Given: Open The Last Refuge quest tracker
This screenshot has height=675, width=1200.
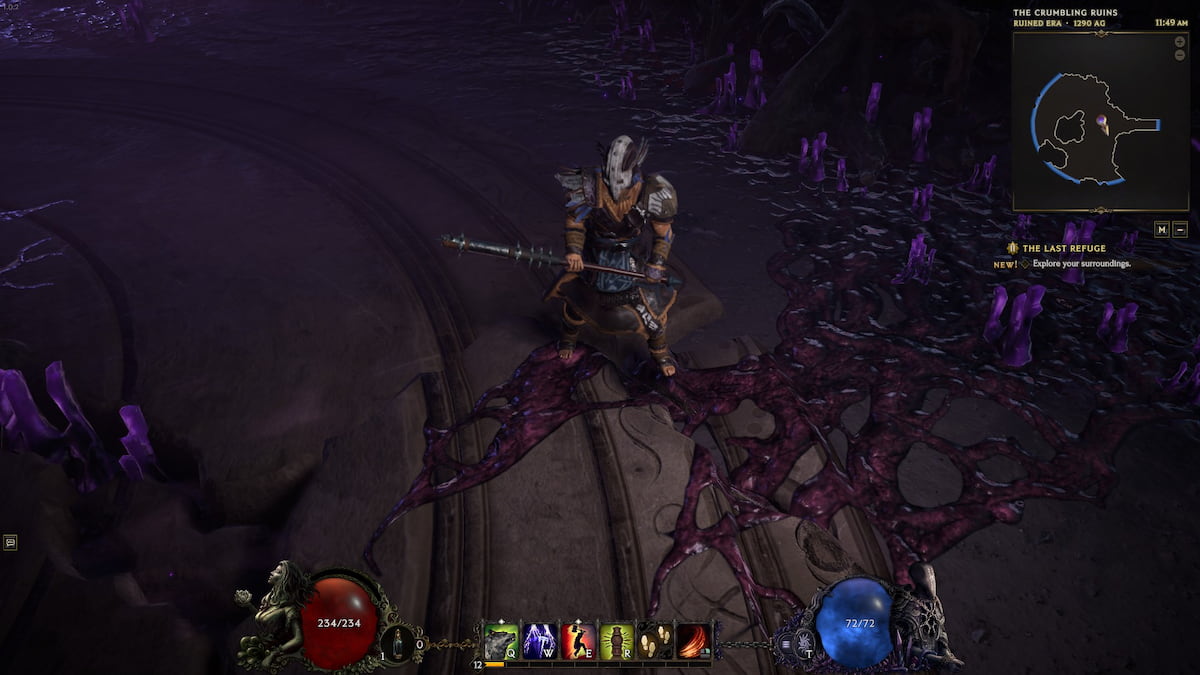Looking at the screenshot, I should coord(1065,248).
